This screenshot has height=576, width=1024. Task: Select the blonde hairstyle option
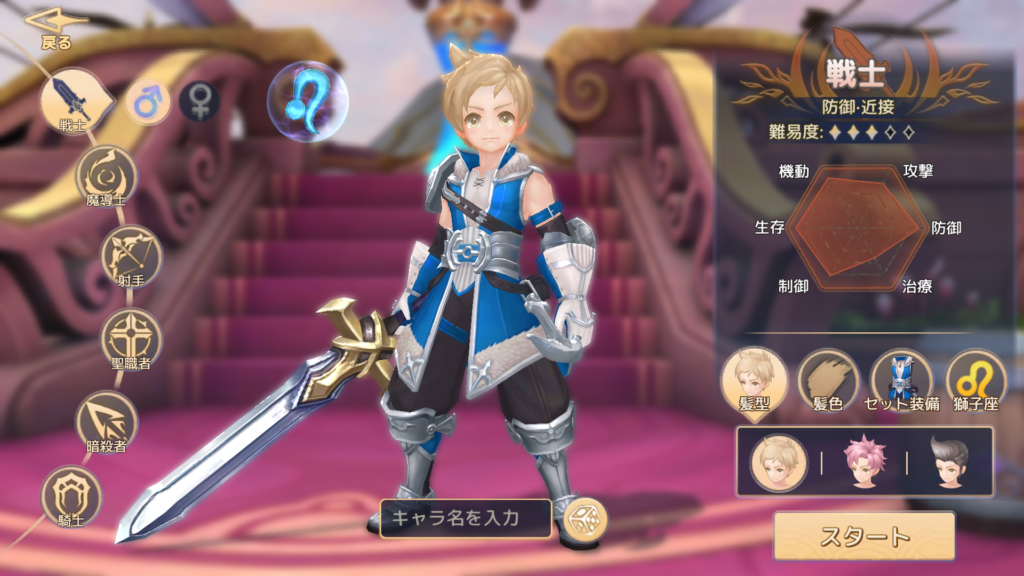[781, 462]
